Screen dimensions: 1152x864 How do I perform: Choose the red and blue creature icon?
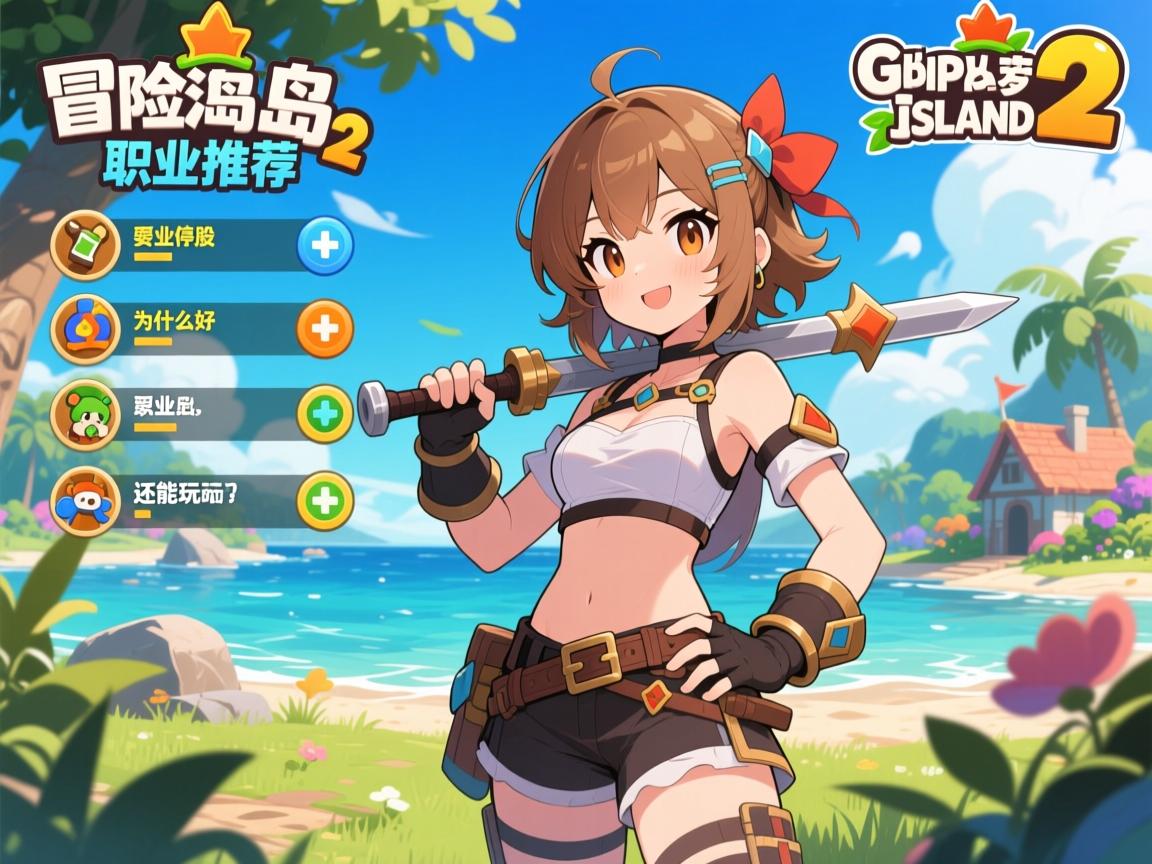pos(85,500)
